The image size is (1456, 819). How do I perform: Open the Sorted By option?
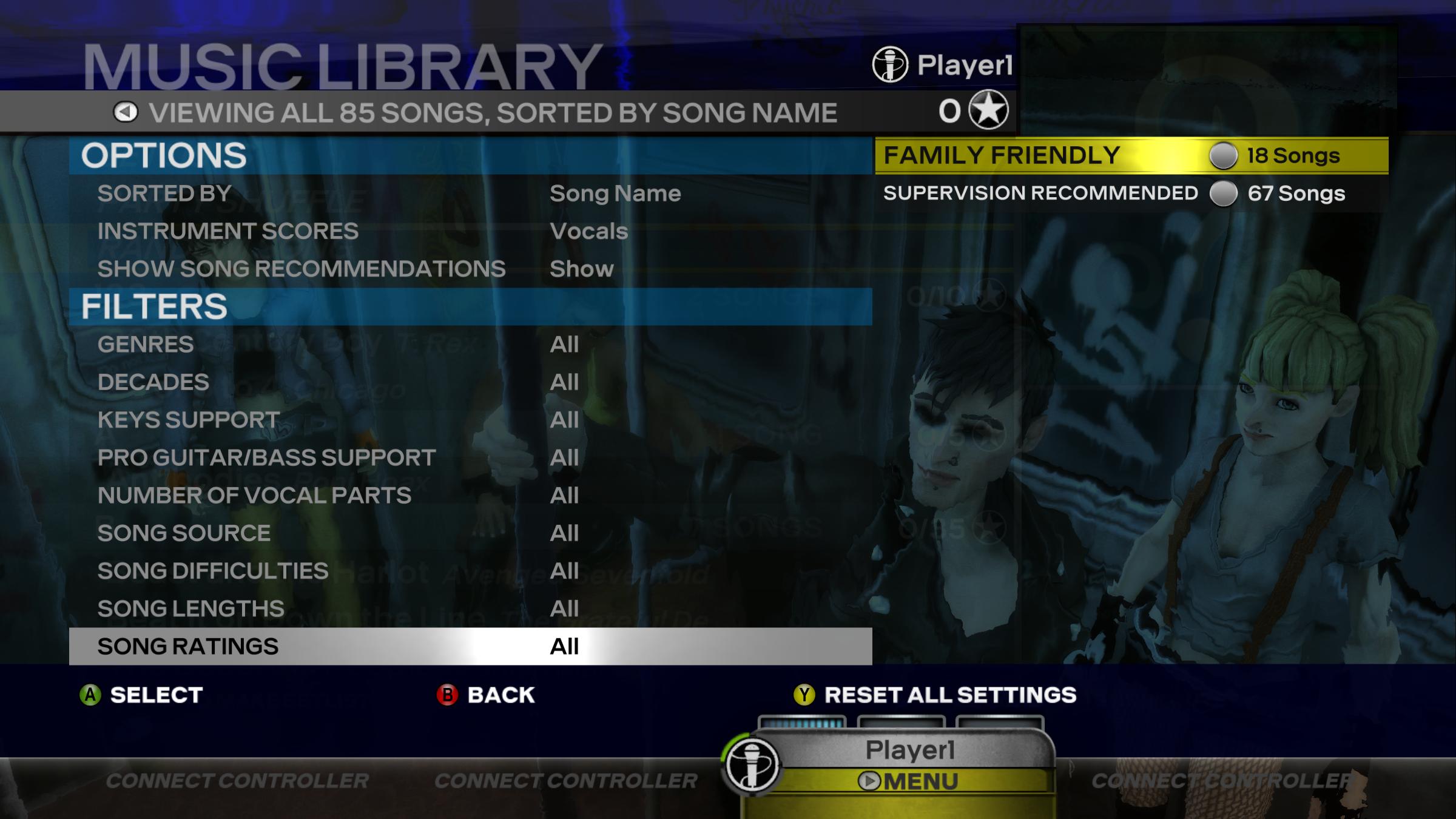point(470,194)
